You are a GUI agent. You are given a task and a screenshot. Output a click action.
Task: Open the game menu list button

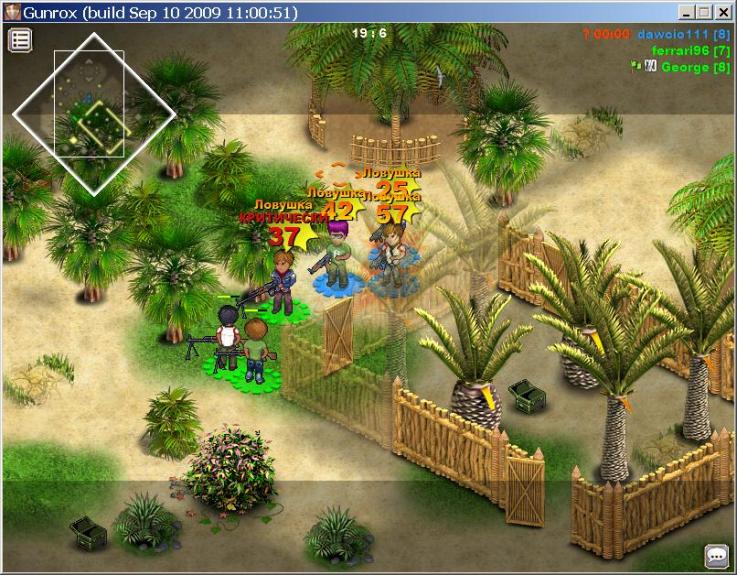point(21,40)
